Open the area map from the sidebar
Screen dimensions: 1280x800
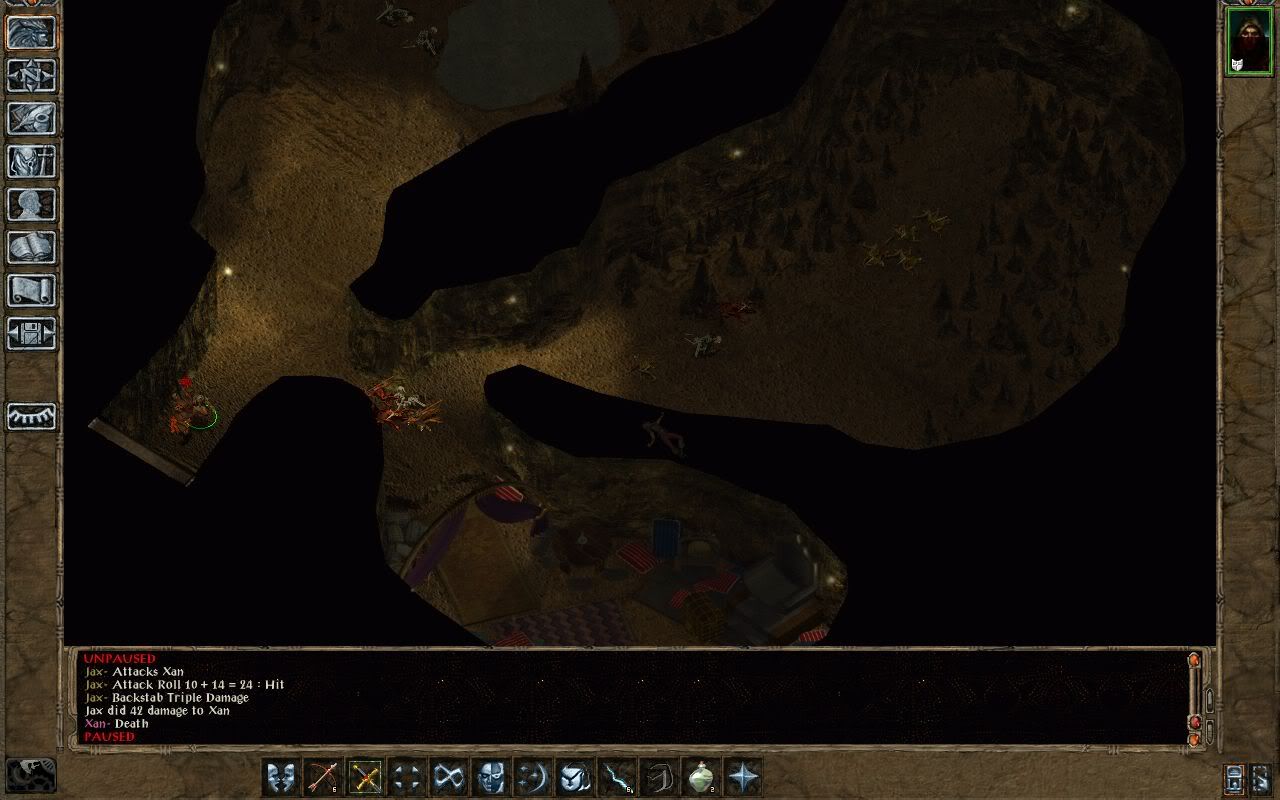coord(31,75)
